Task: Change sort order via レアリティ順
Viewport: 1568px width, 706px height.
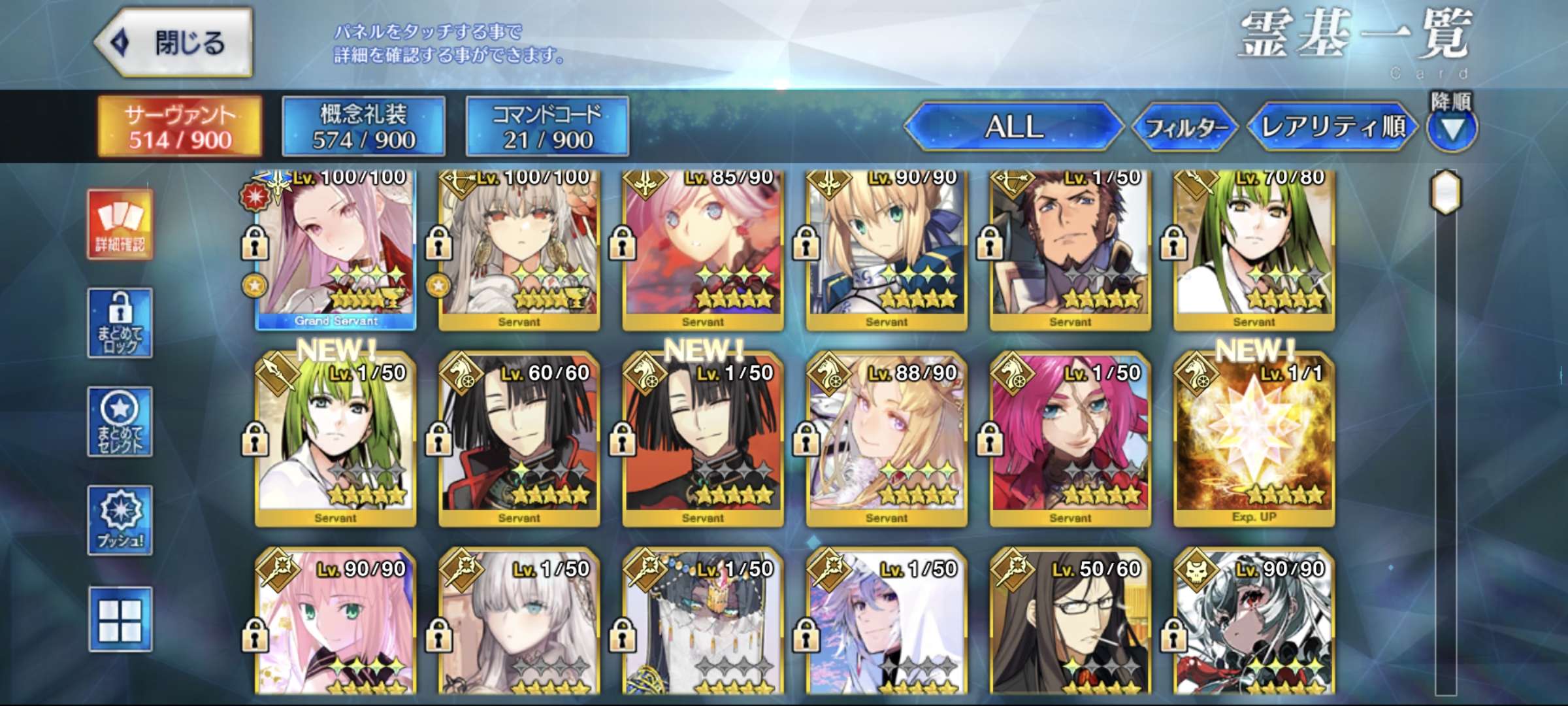Action: coord(1332,126)
